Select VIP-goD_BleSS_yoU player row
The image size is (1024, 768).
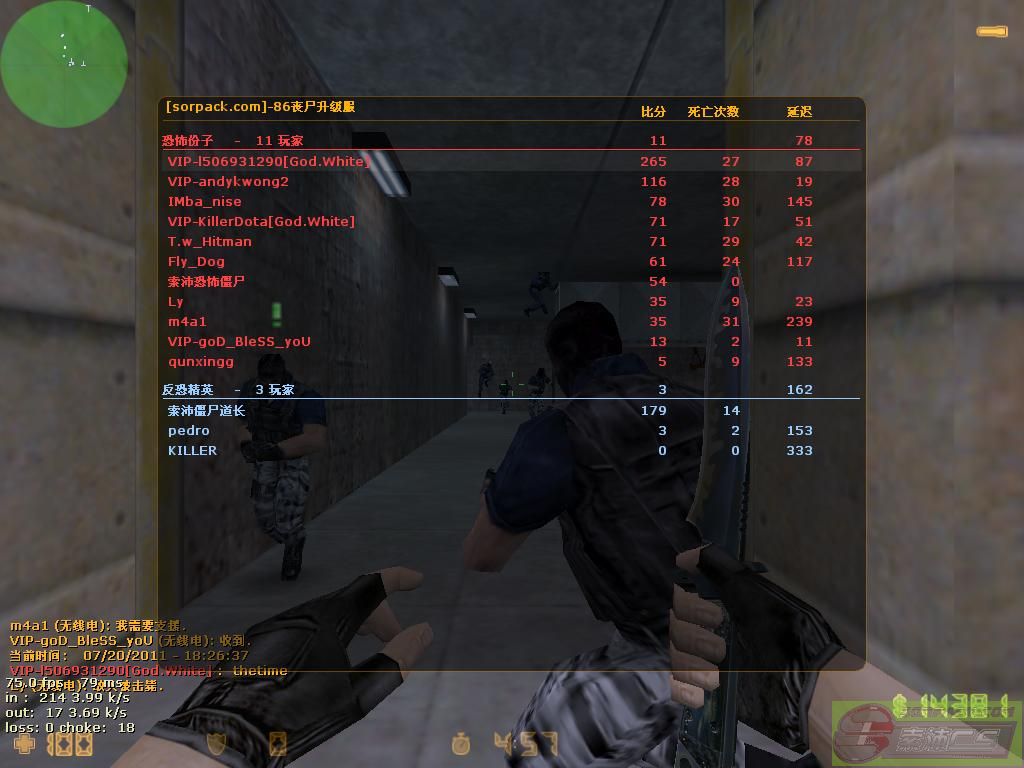(x=239, y=341)
